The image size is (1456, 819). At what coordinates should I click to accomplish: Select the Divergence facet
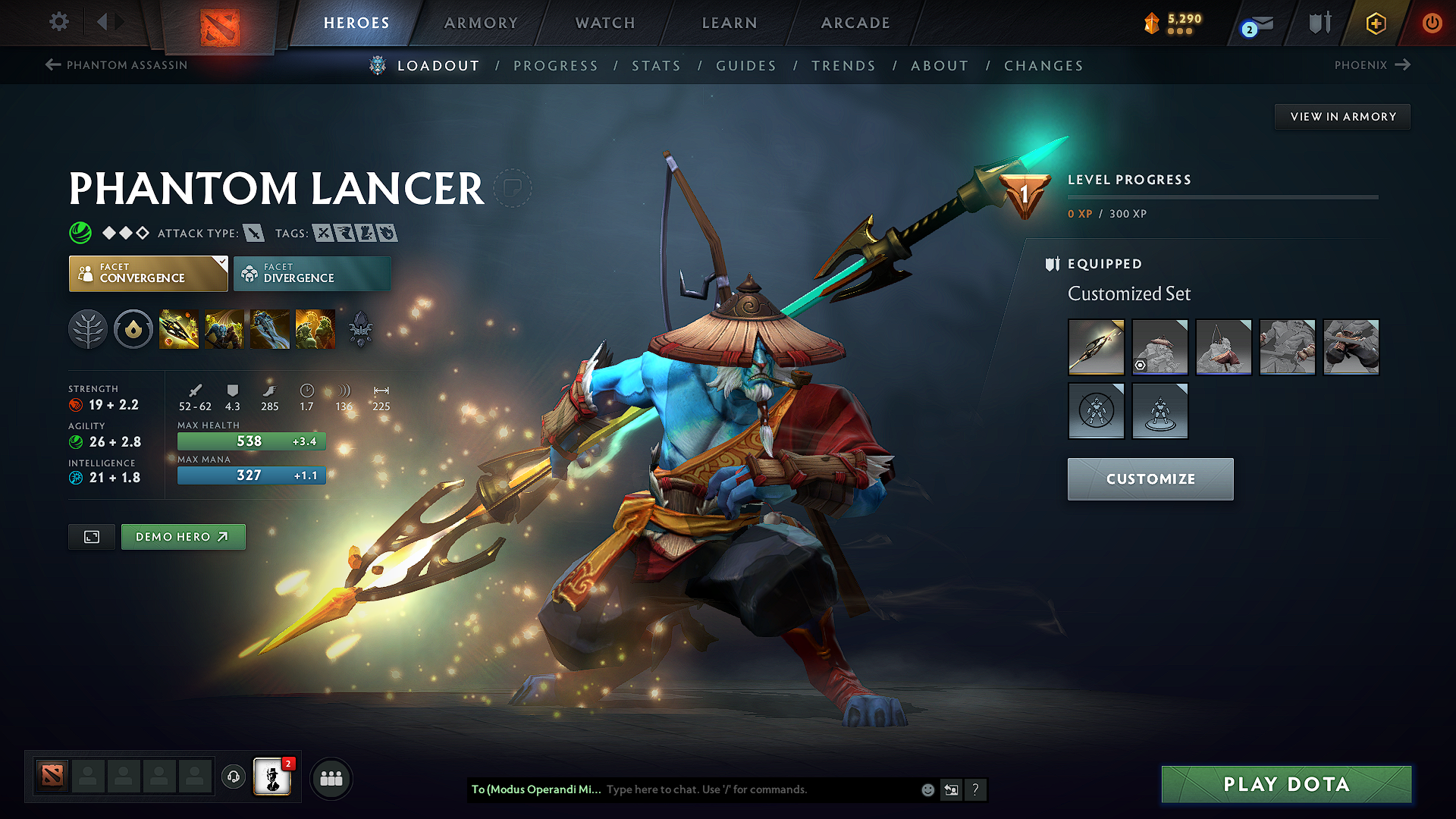pos(311,273)
